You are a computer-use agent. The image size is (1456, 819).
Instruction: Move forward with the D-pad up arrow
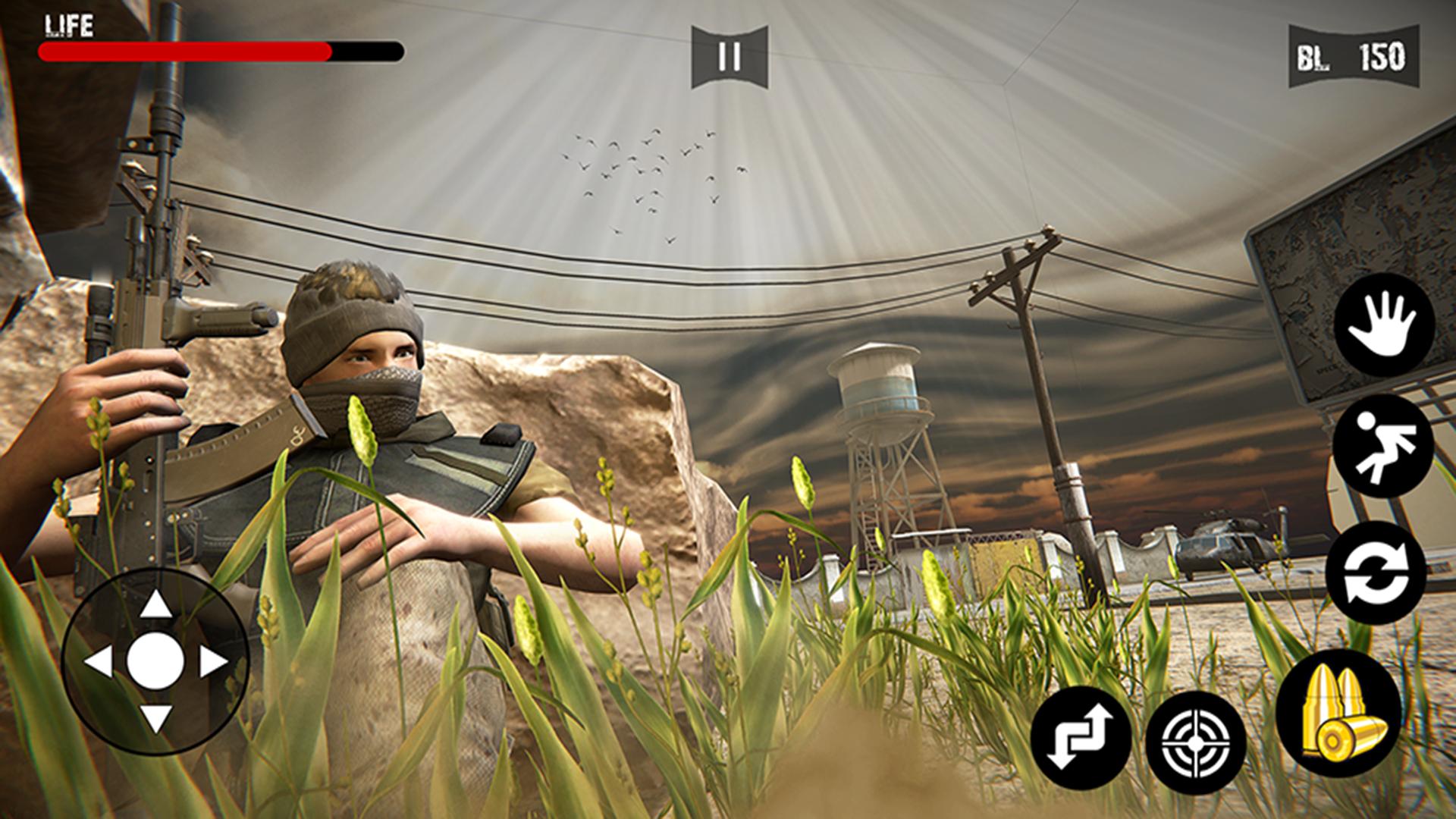[x=155, y=605]
